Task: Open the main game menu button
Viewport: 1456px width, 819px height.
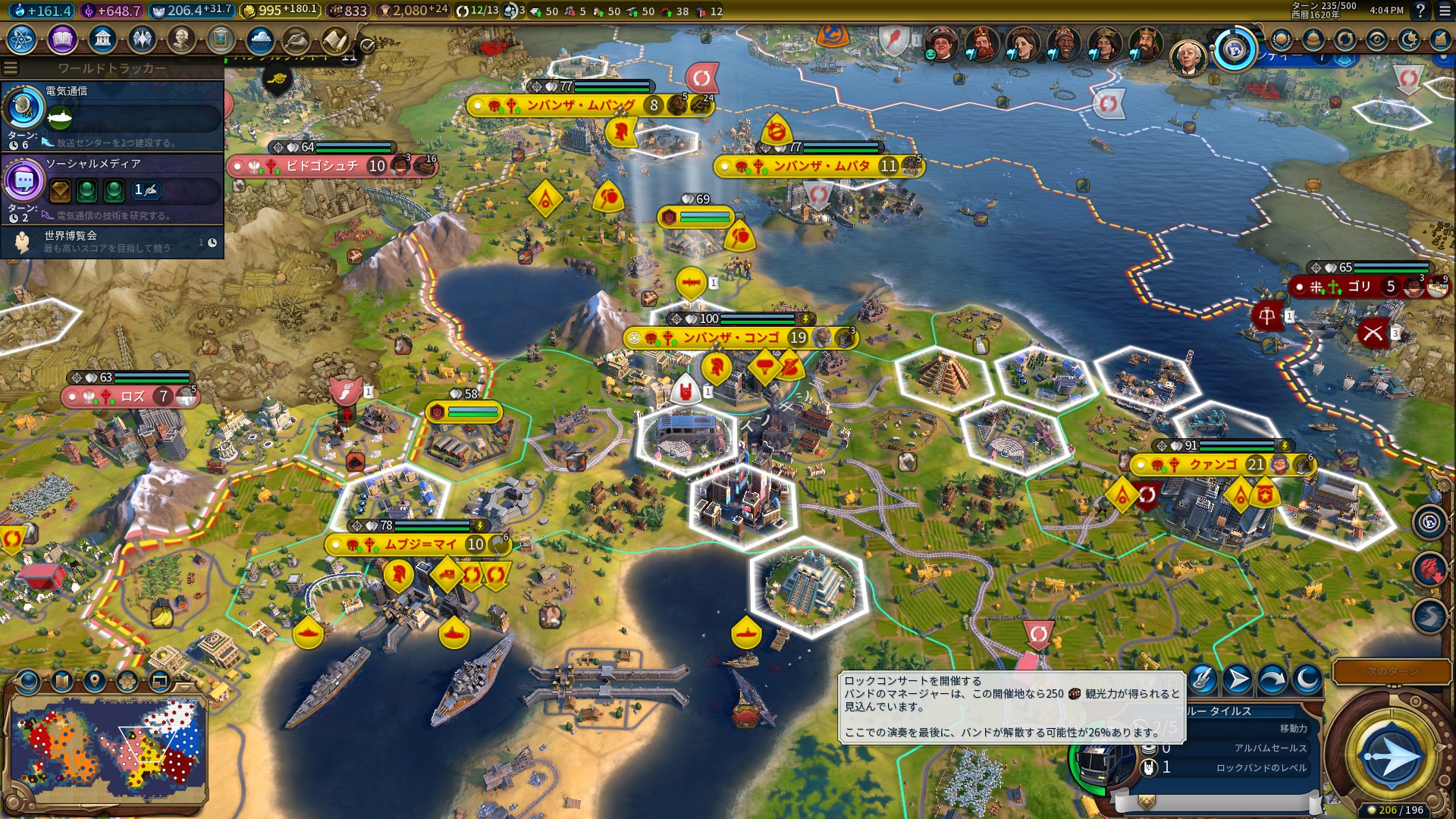Action: click(x=1445, y=11)
